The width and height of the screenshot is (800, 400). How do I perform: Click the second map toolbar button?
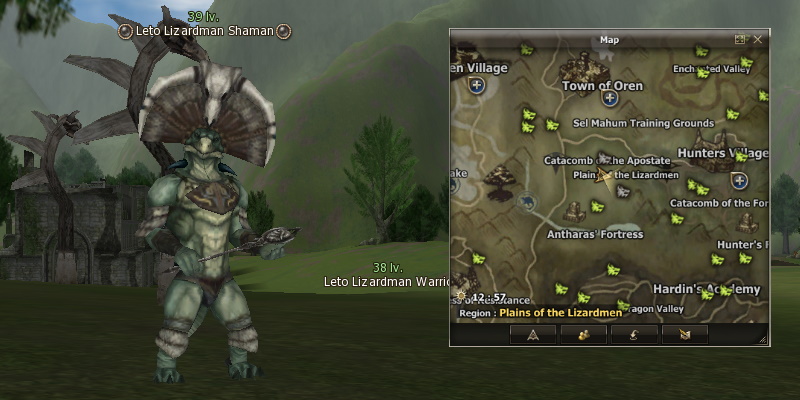point(582,334)
